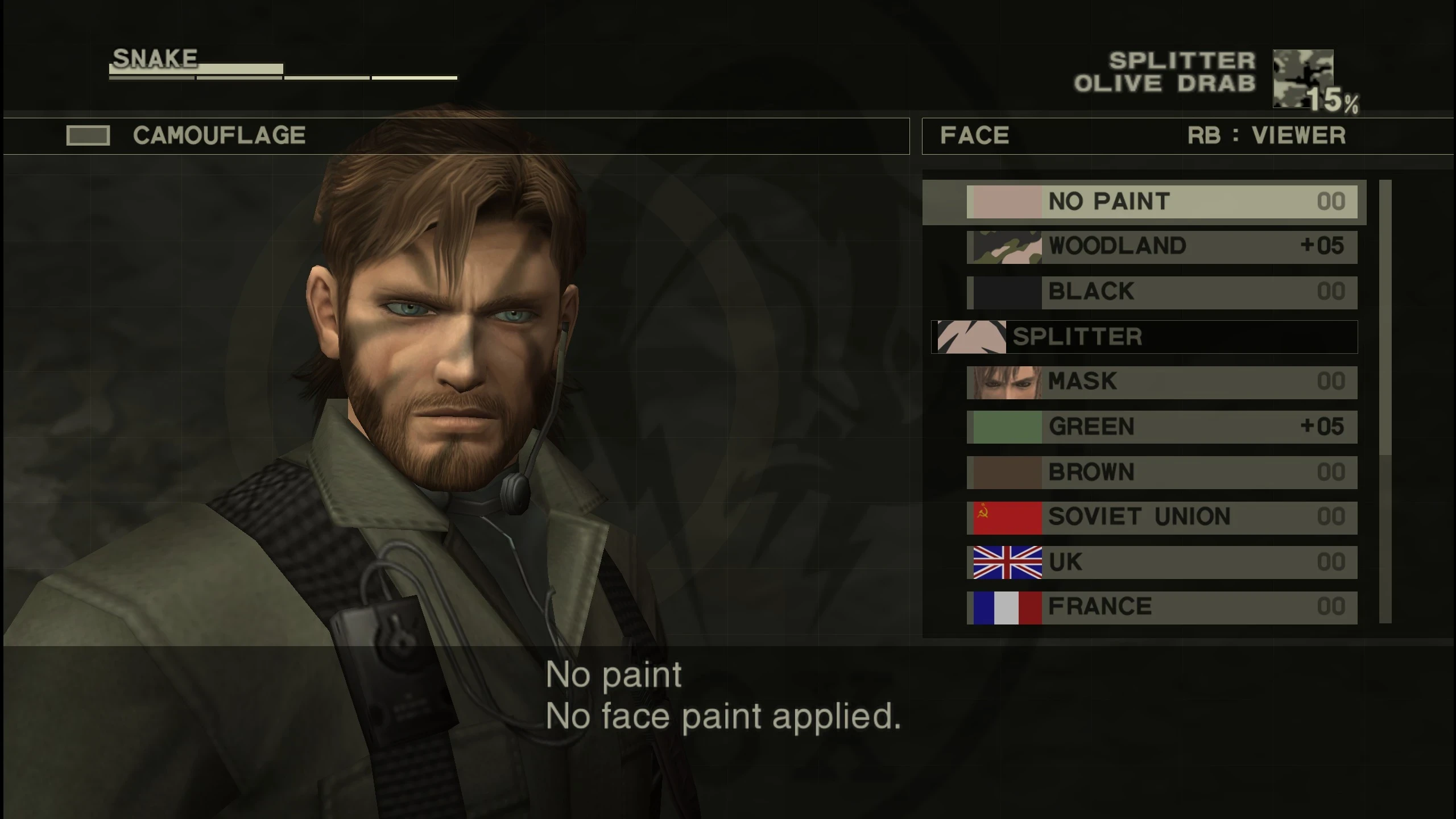Screen dimensions: 1456x819
Task: Open the RB: Viewer option
Action: (x=1265, y=136)
